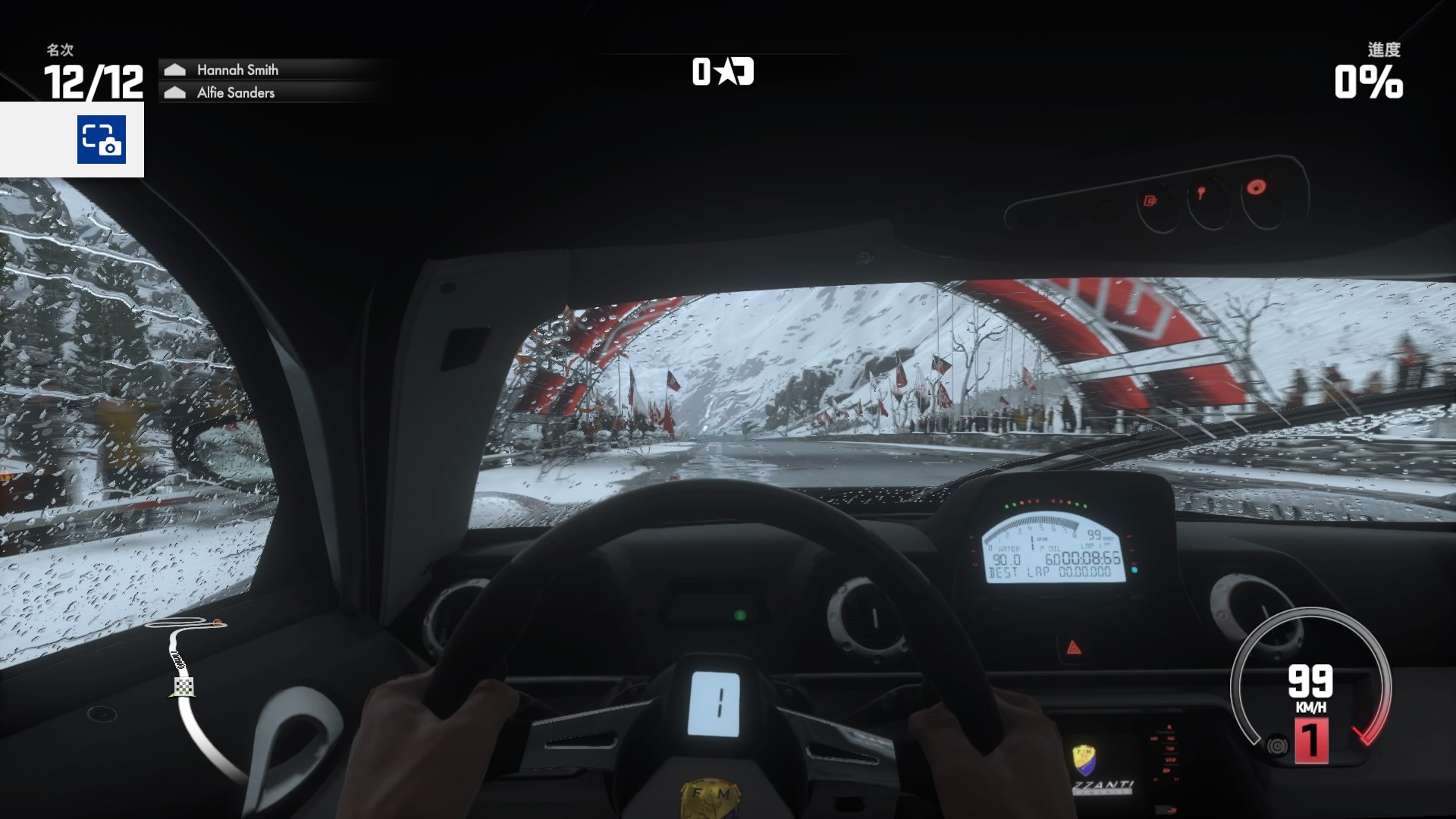Click the screenshot capture notification icon

[101, 140]
